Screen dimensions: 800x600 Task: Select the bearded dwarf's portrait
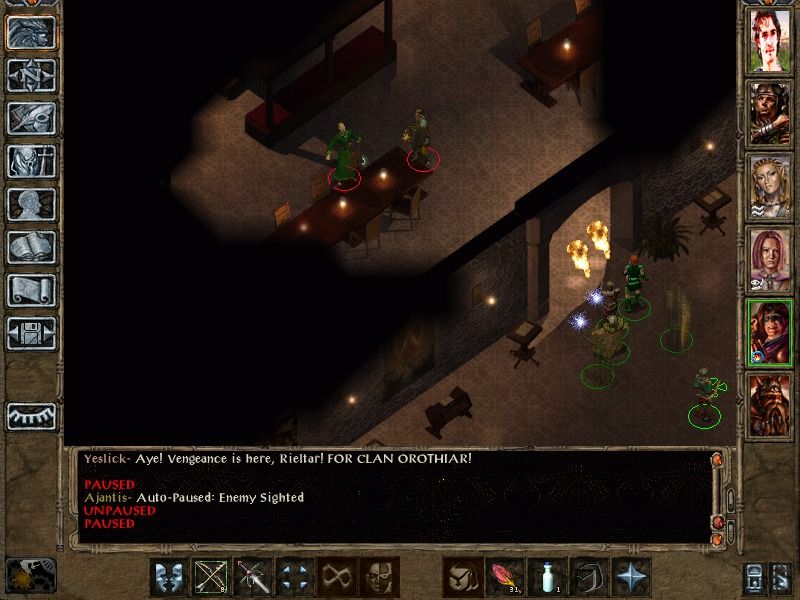(770, 406)
